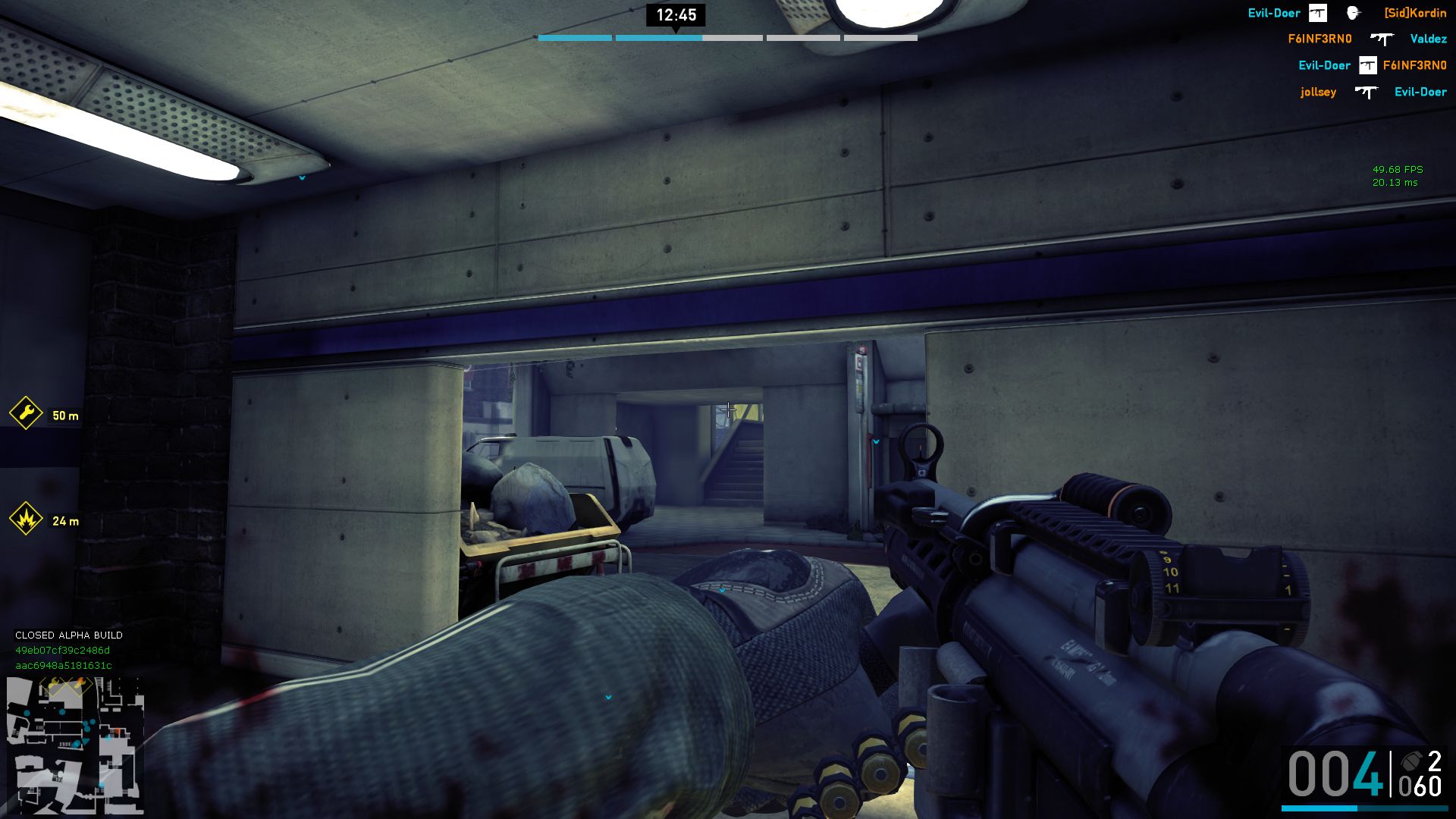Click the Valdez kill feed entry

coord(1428,39)
